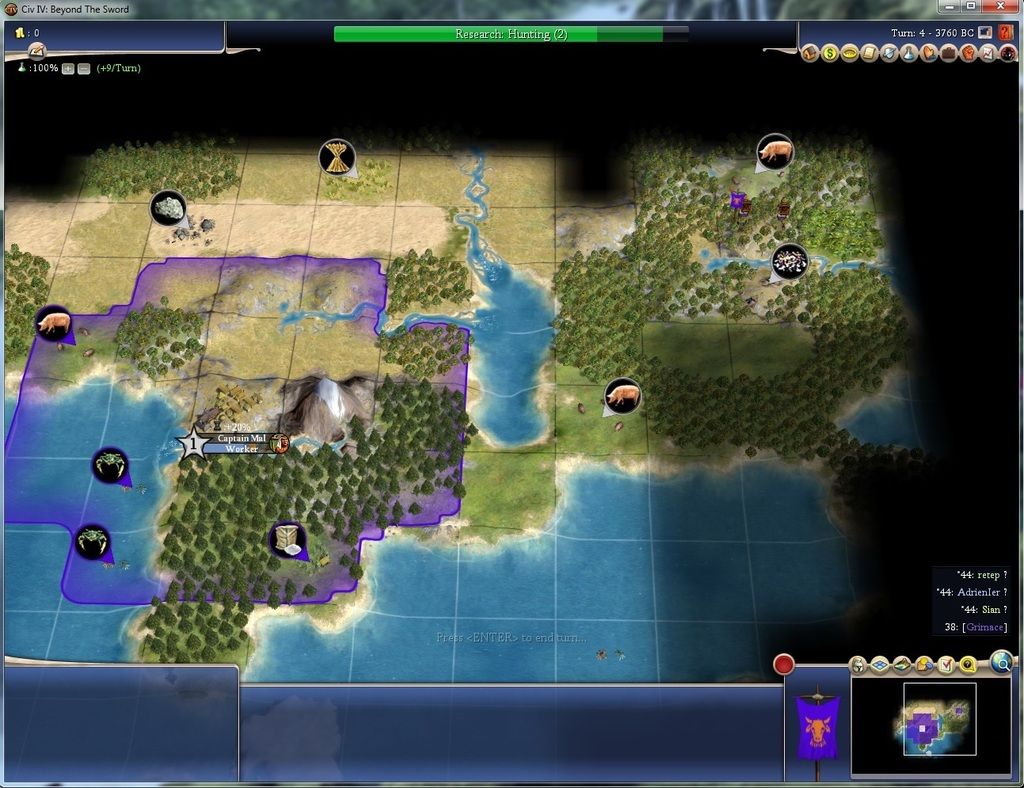This screenshot has width=1024, height=788.
Task: Click the minimap to move the view
Action: (x=939, y=719)
